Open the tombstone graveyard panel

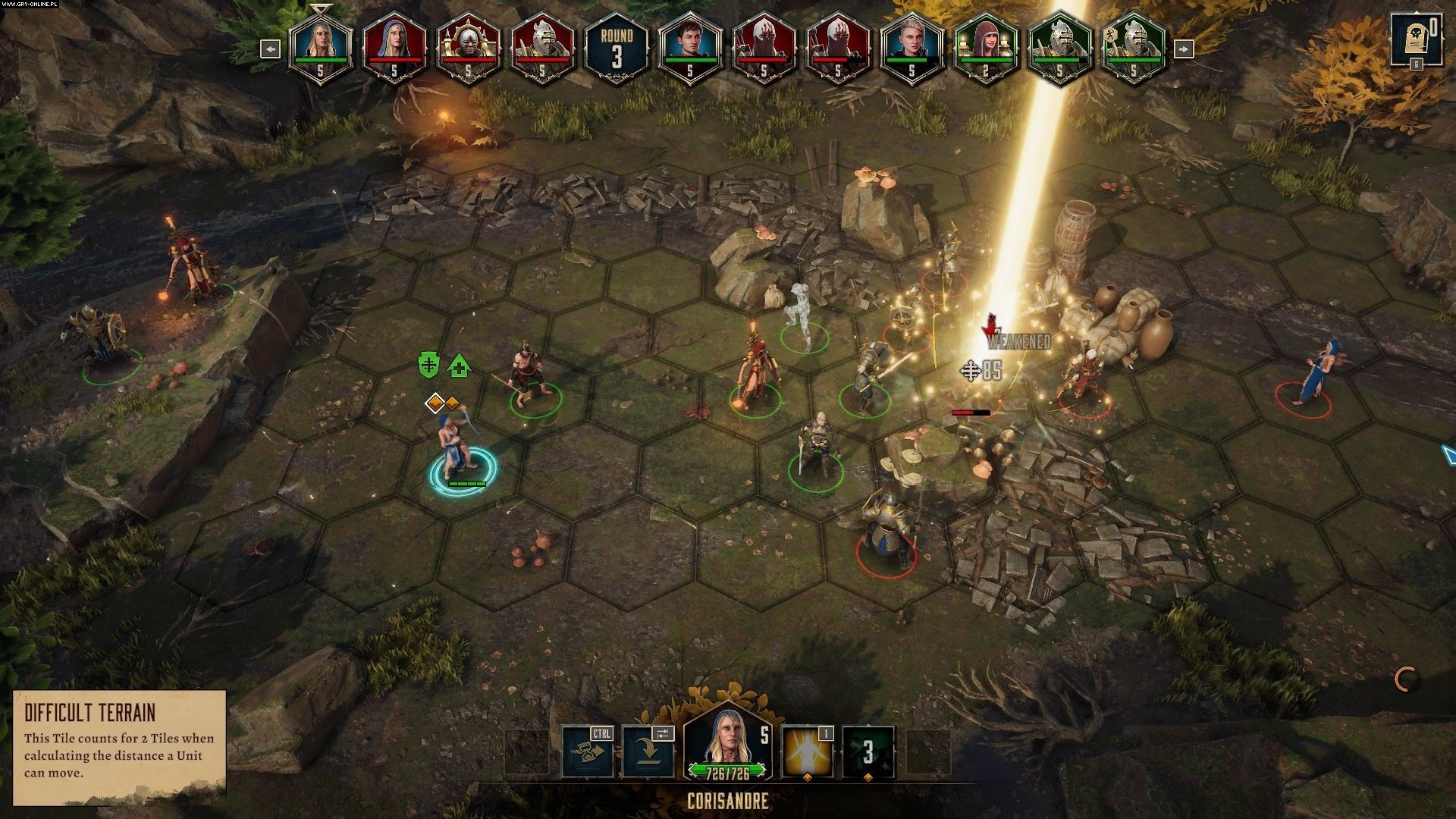(1414, 39)
